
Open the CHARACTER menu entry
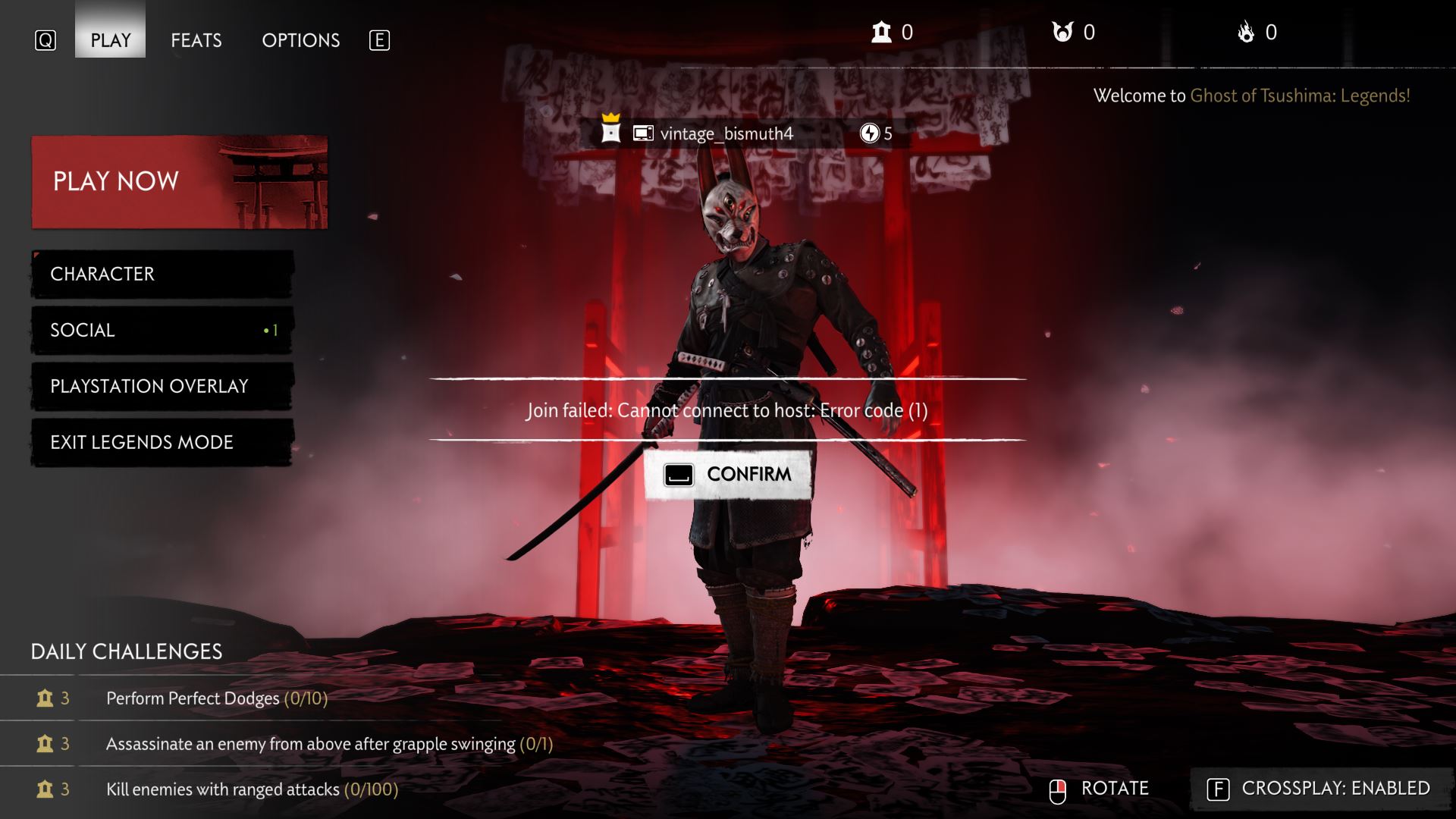161,274
